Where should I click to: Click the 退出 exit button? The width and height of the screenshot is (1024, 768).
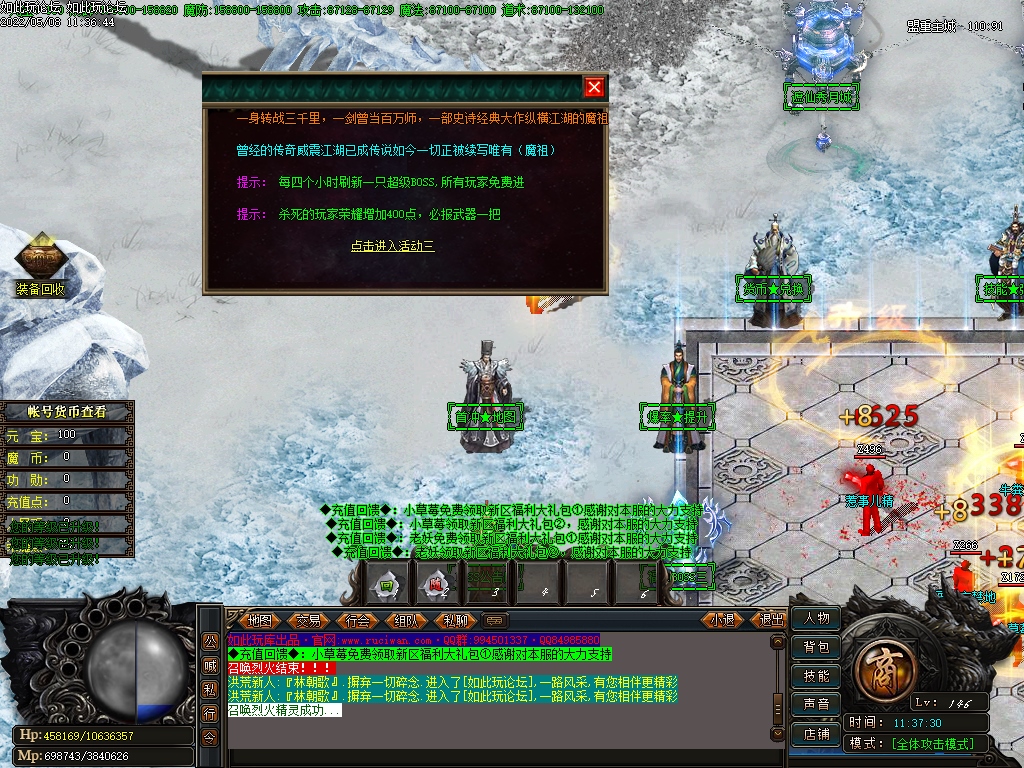[x=771, y=620]
